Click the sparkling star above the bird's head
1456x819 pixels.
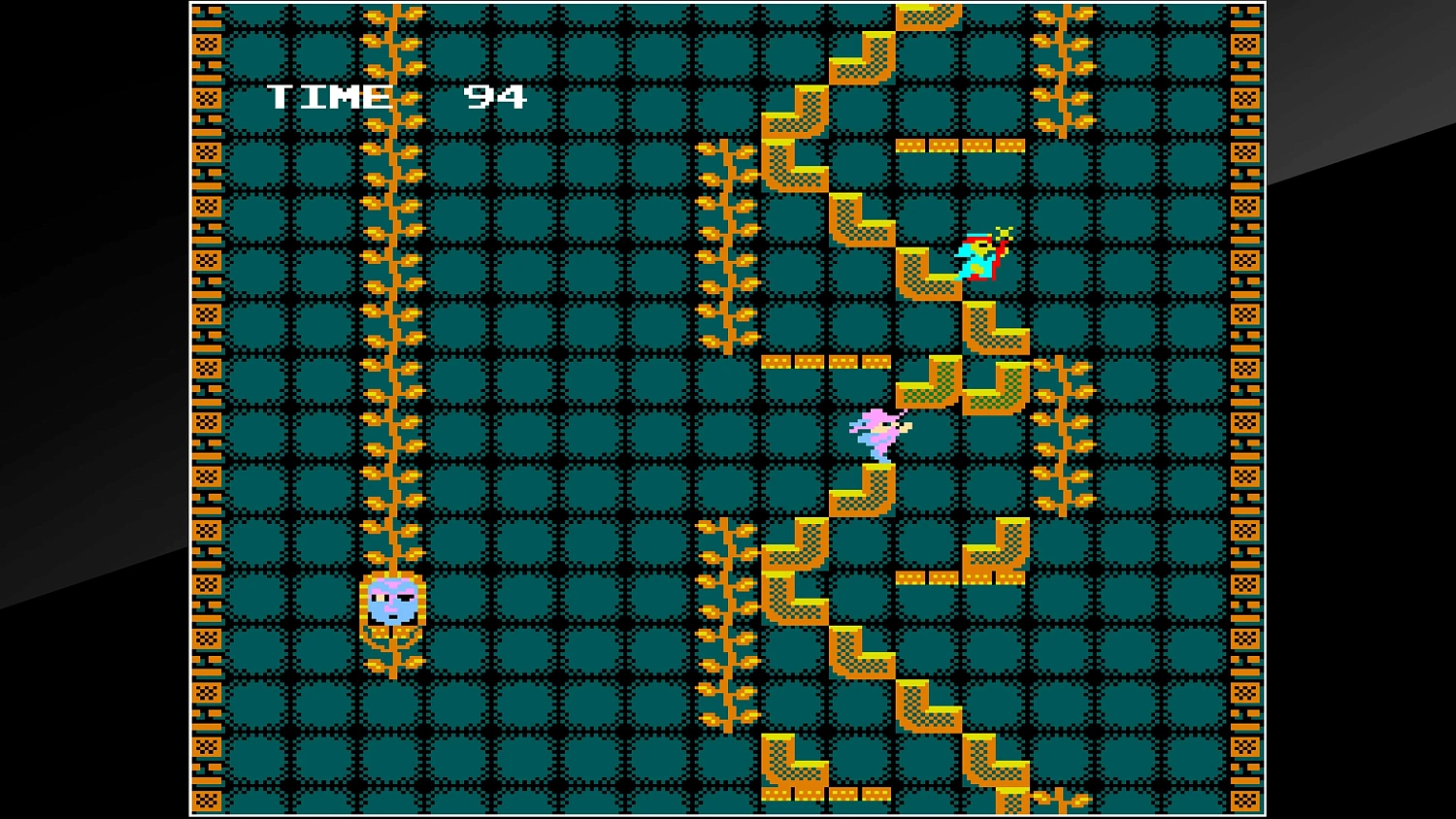1005,233
